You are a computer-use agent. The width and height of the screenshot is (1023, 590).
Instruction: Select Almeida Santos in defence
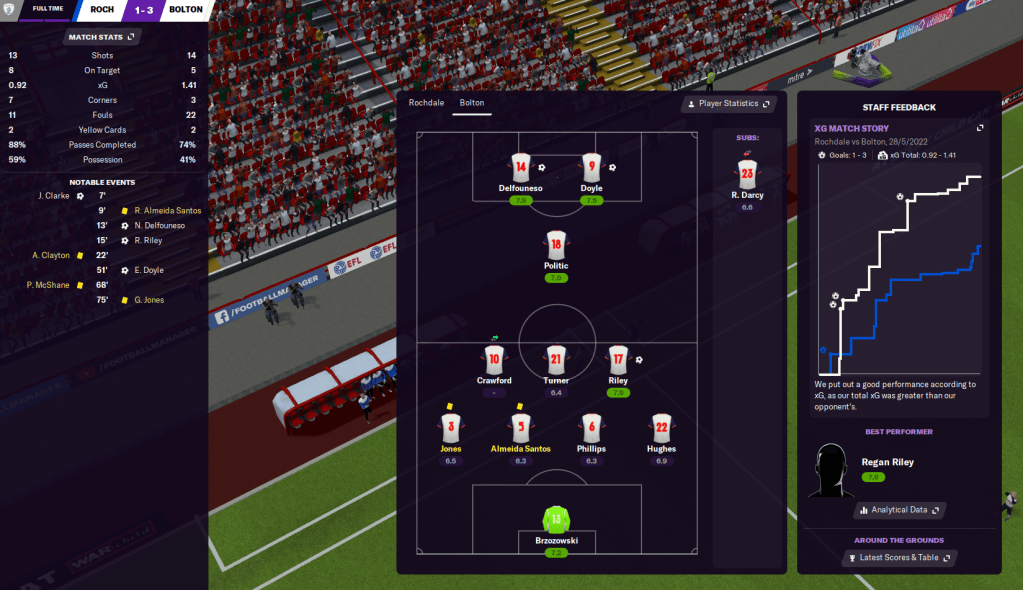[520, 428]
